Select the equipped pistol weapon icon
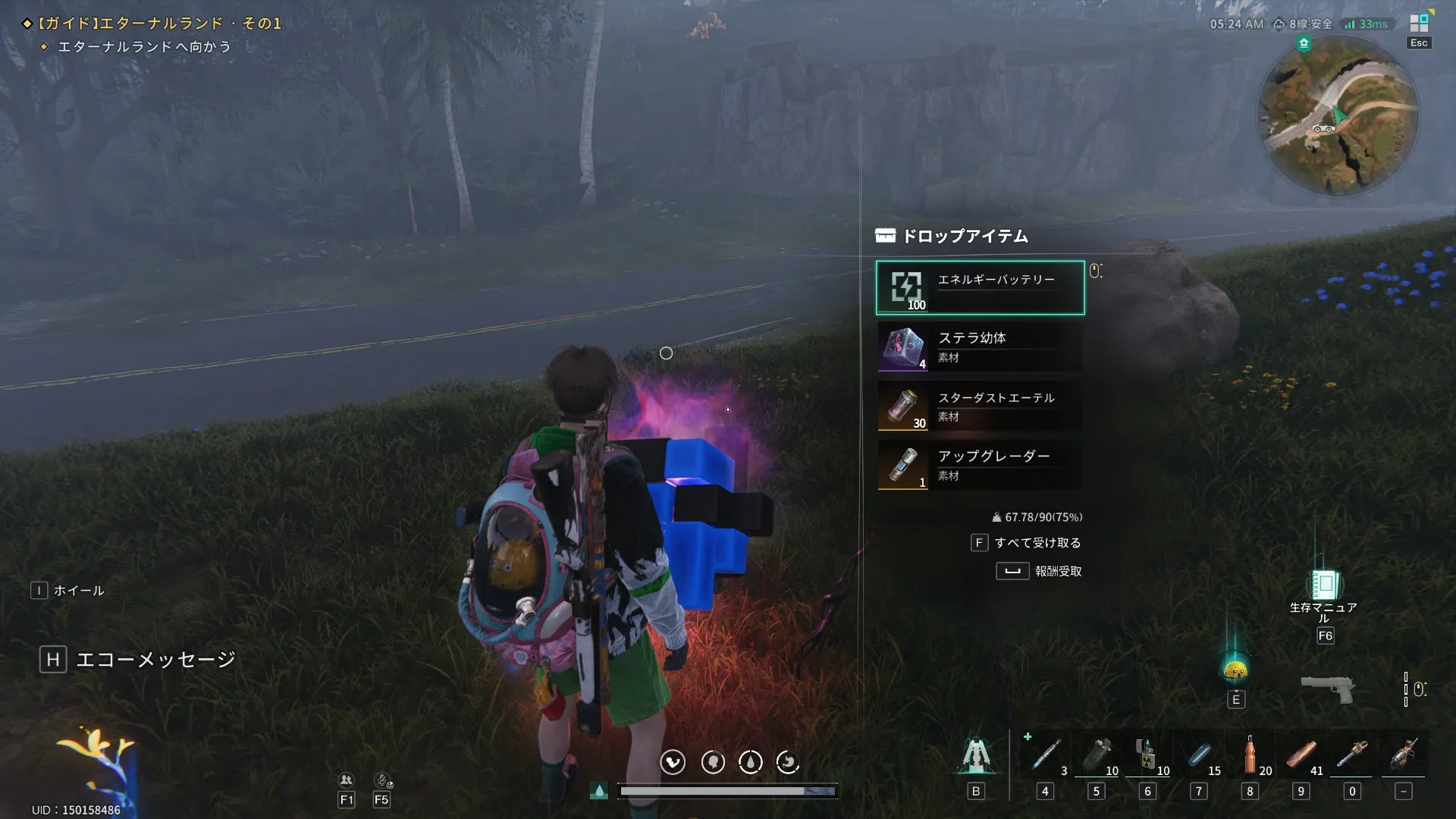The image size is (1456, 819). click(x=1327, y=689)
